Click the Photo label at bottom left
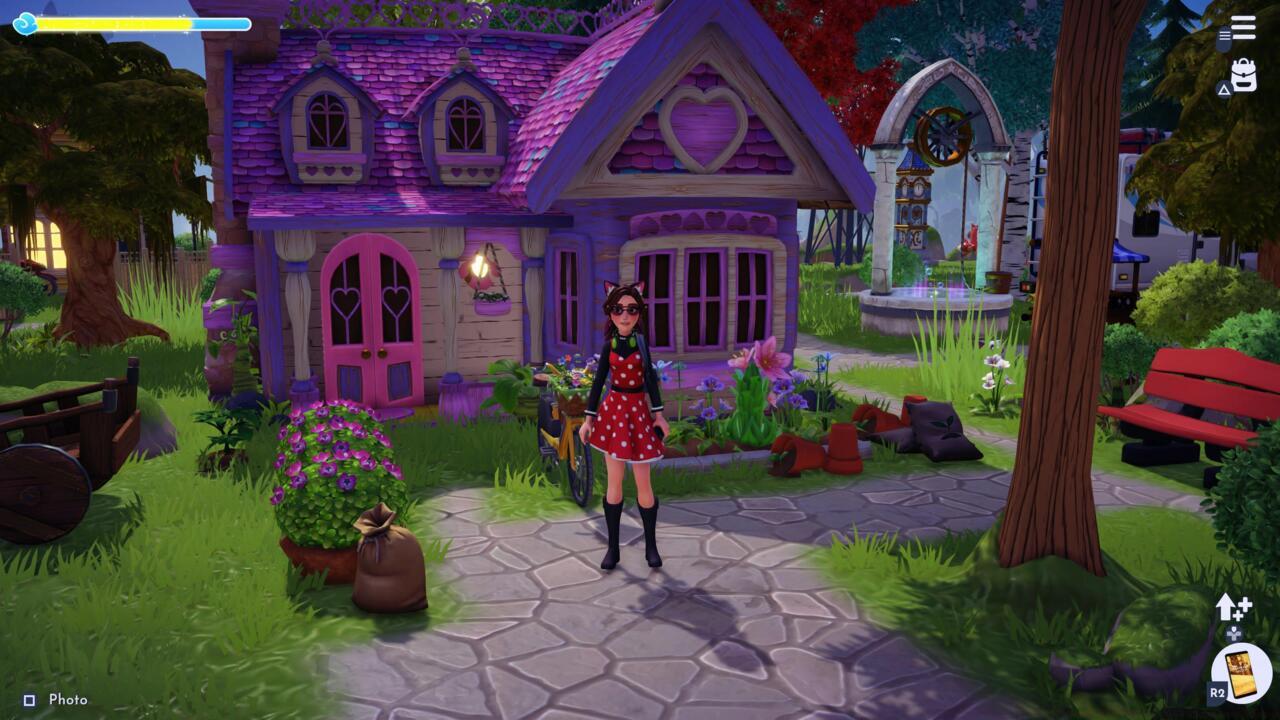This screenshot has width=1280, height=720. coord(69,700)
